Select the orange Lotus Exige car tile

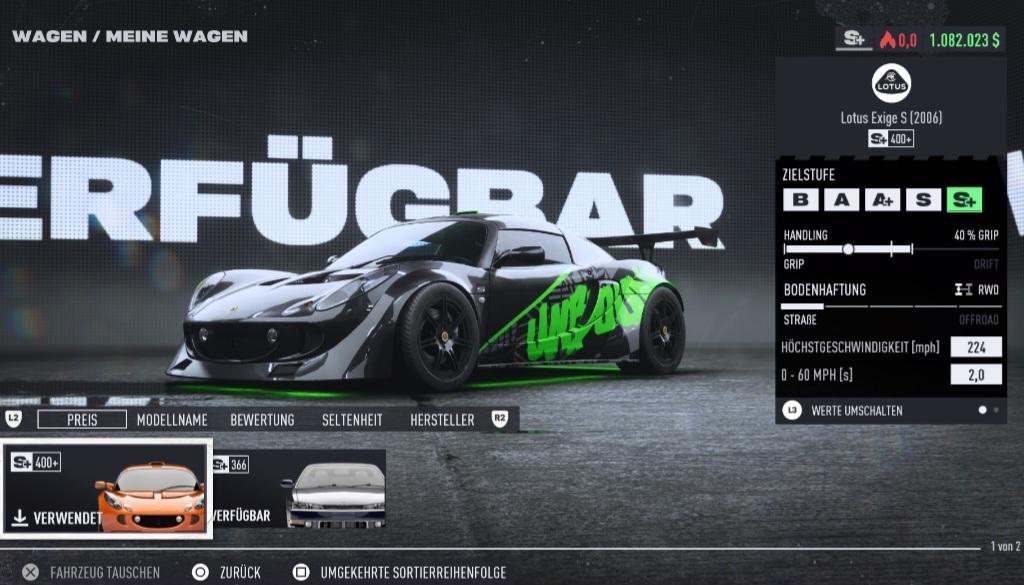coord(107,488)
